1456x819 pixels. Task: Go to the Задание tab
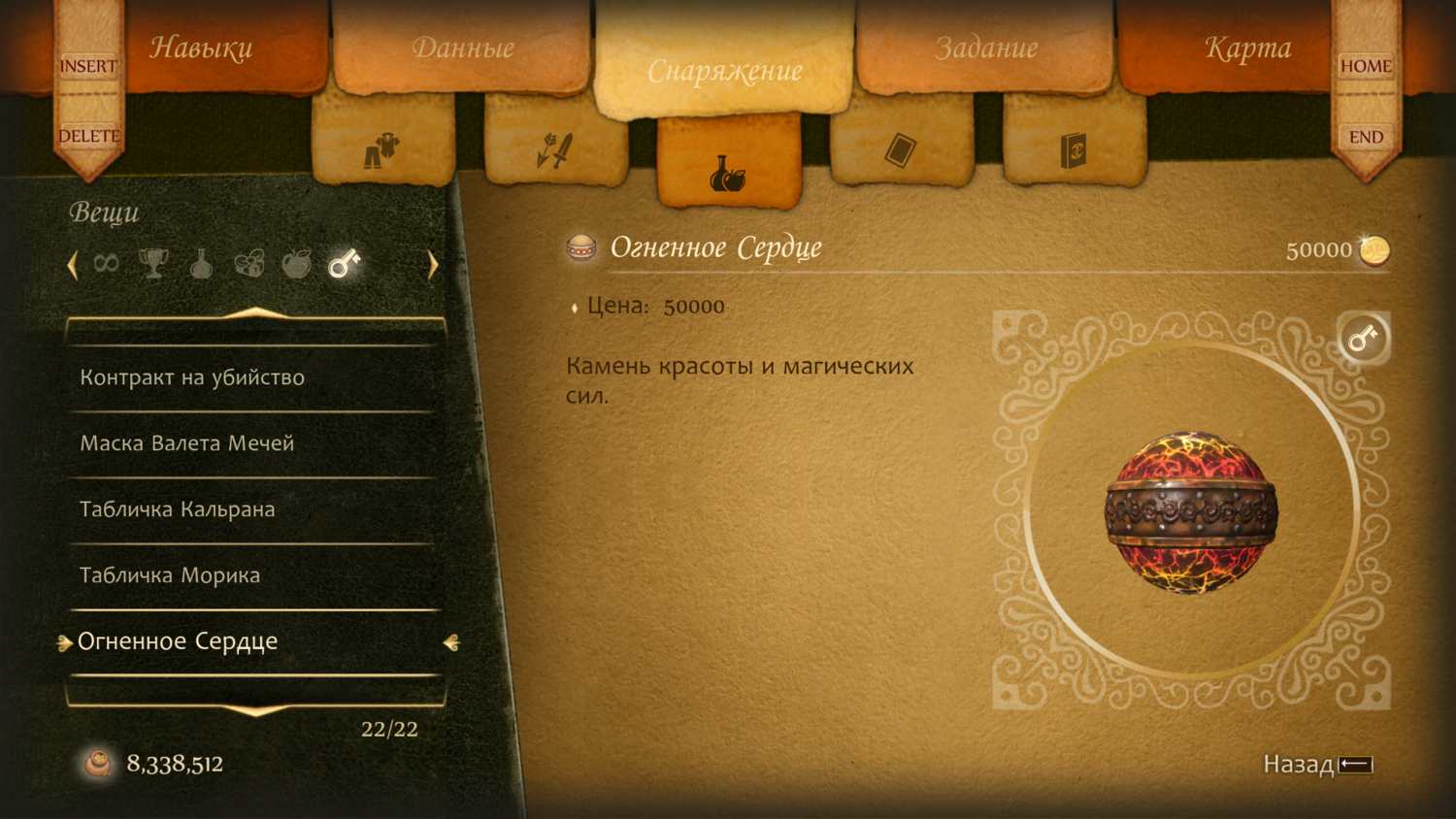986,49
